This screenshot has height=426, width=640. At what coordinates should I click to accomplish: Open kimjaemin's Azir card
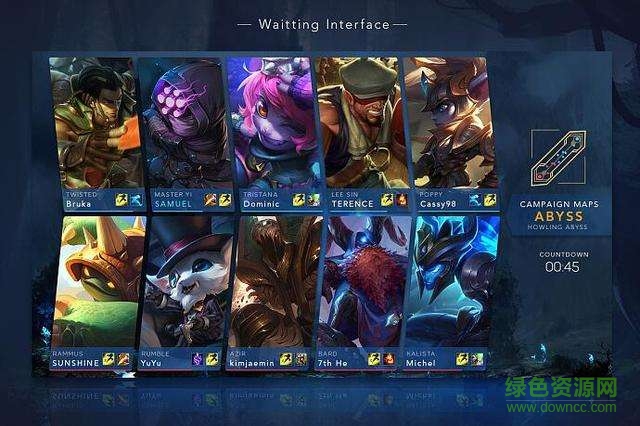click(269, 290)
